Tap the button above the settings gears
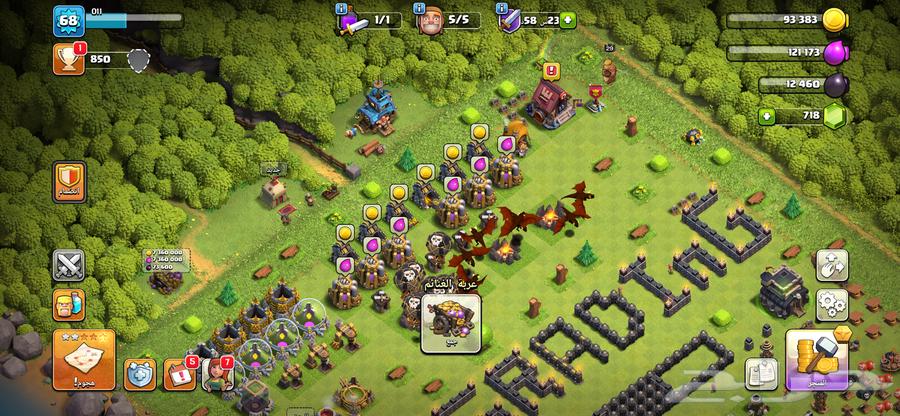The height and width of the screenshot is (416, 900). pyautogui.click(x=831, y=264)
